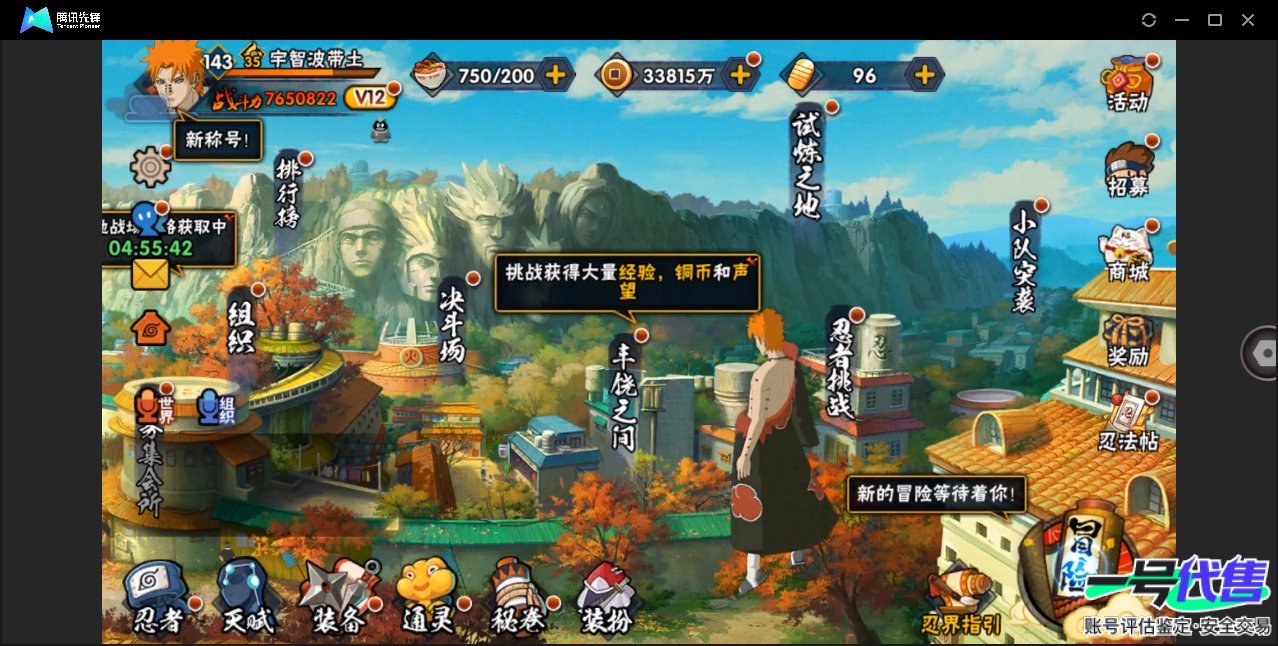The height and width of the screenshot is (646, 1278).
Task: Open the 天赋 talent menu
Action: (x=246, y=598)
